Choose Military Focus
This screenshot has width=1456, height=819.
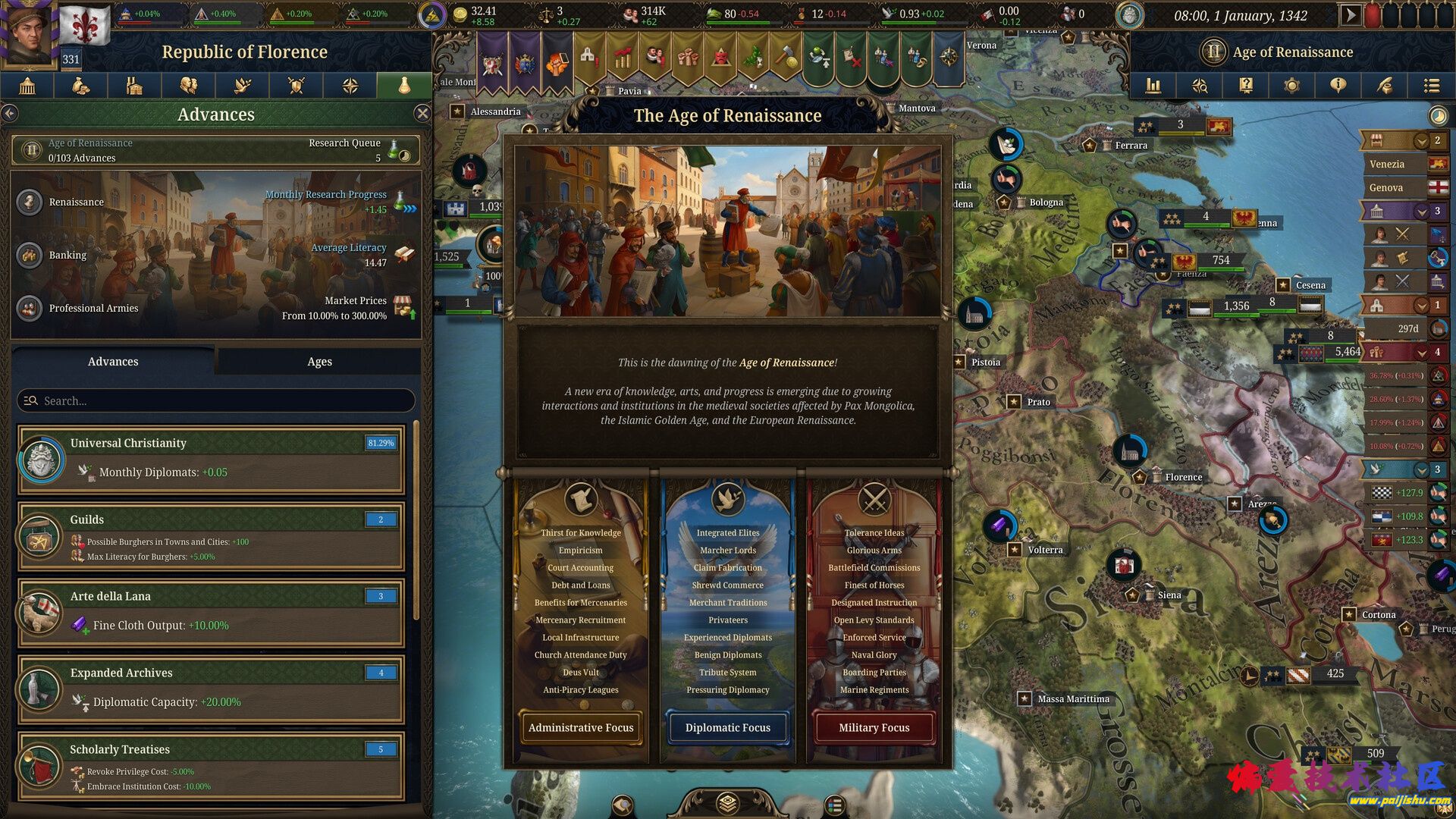click(x=873, y=727)
